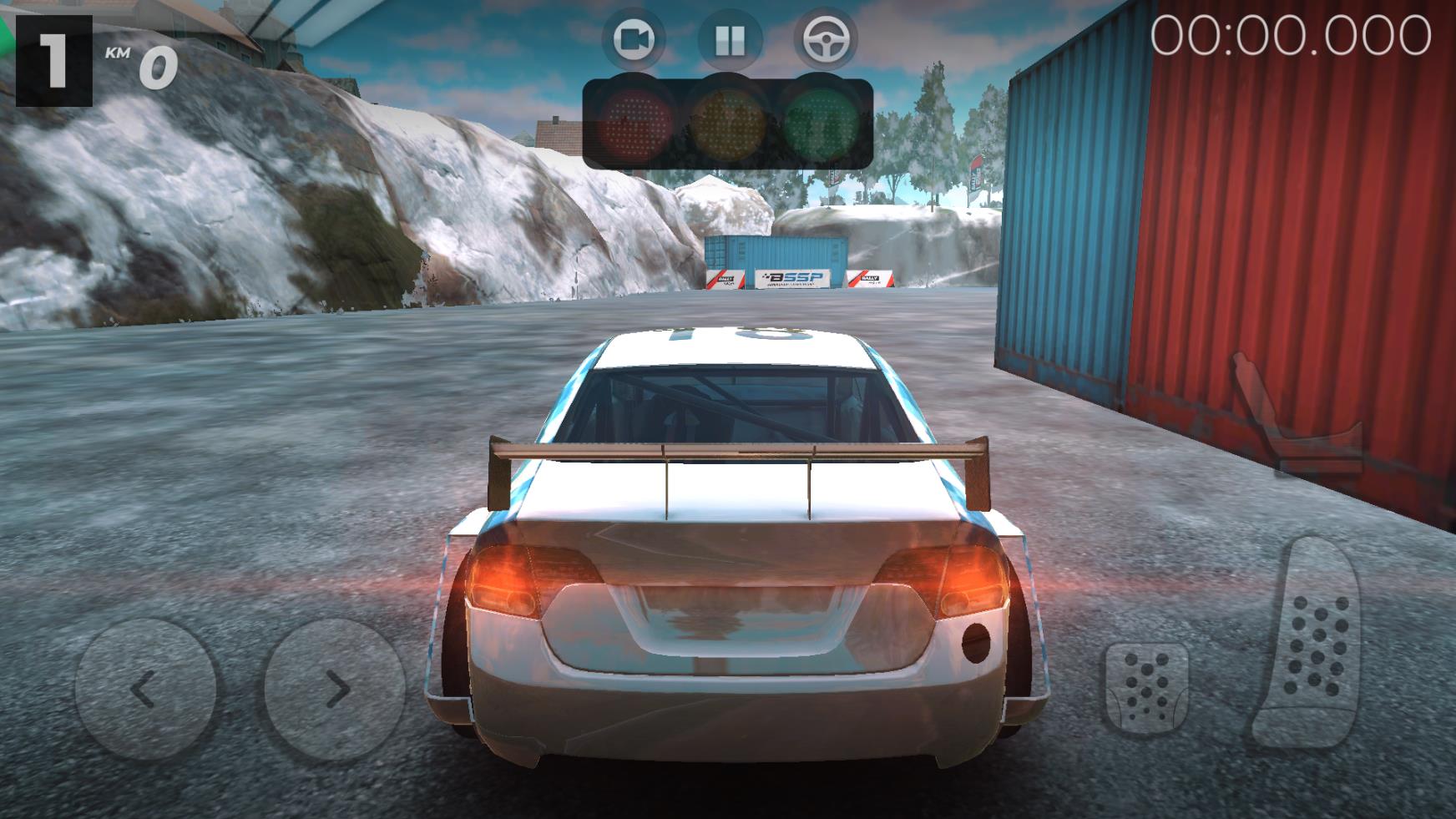Tap the BSSP banner at the start line

point(791,276)
